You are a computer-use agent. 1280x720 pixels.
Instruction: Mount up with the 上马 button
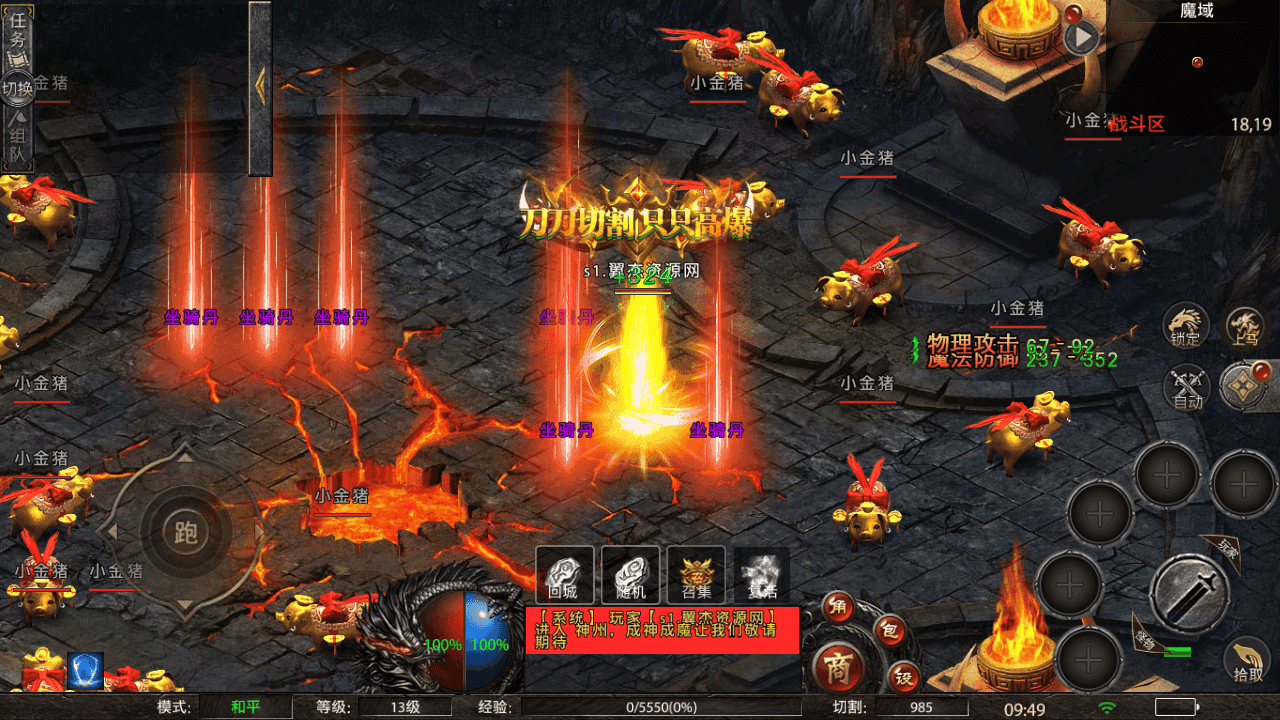1246,326
